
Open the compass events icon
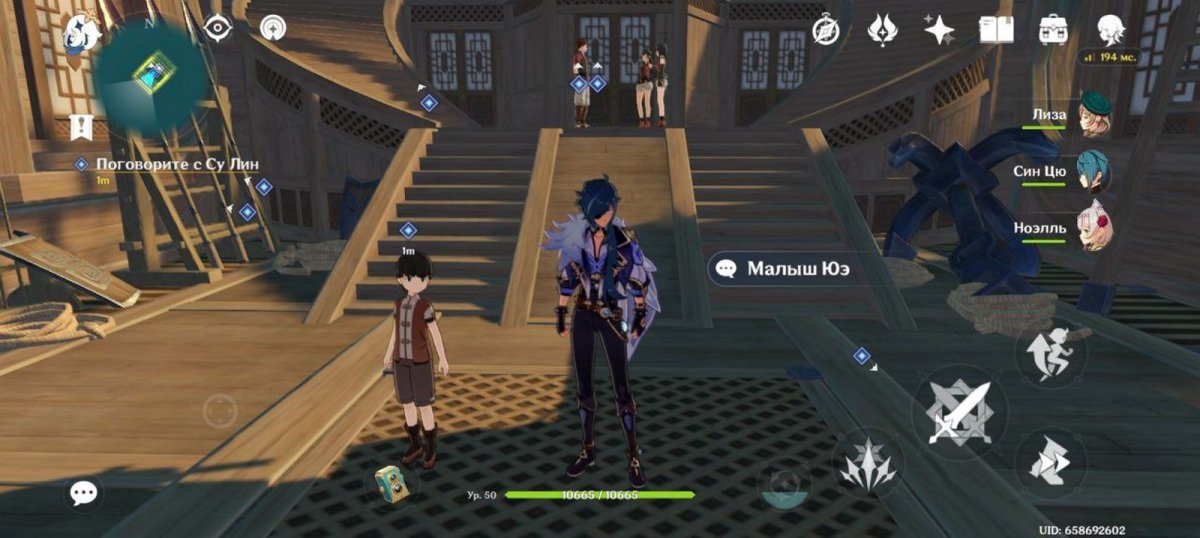tap(827, 29)
